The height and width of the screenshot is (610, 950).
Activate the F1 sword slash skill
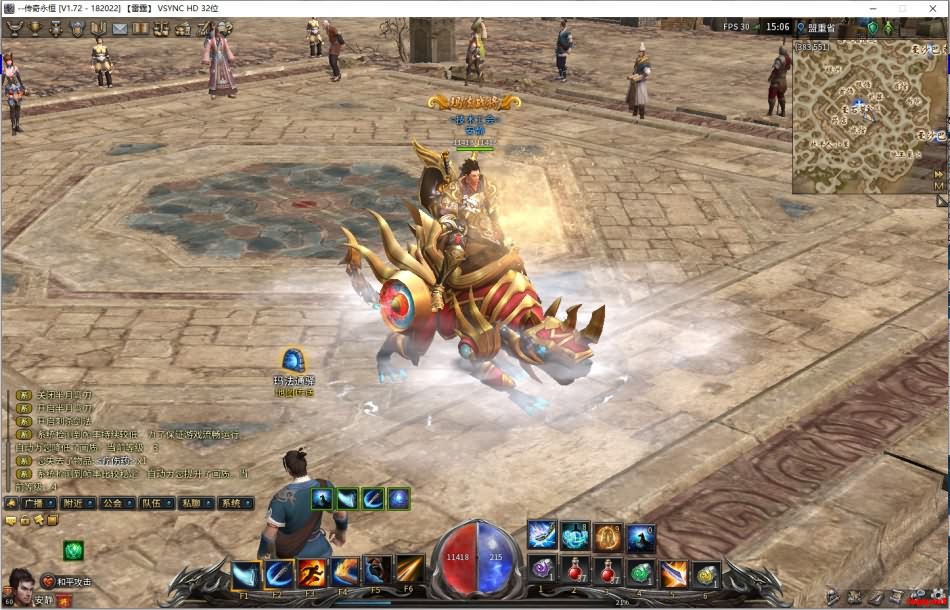(246, 574)
